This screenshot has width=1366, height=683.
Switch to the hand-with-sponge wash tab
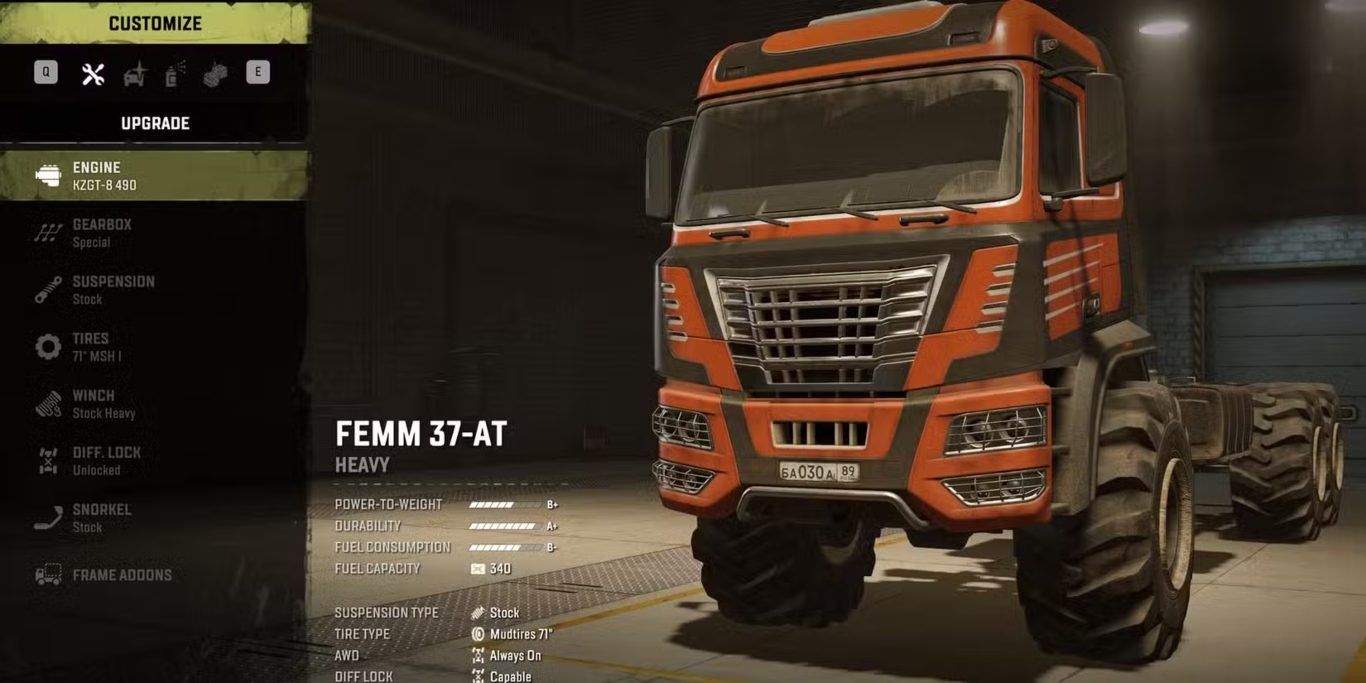pos(215,73)
